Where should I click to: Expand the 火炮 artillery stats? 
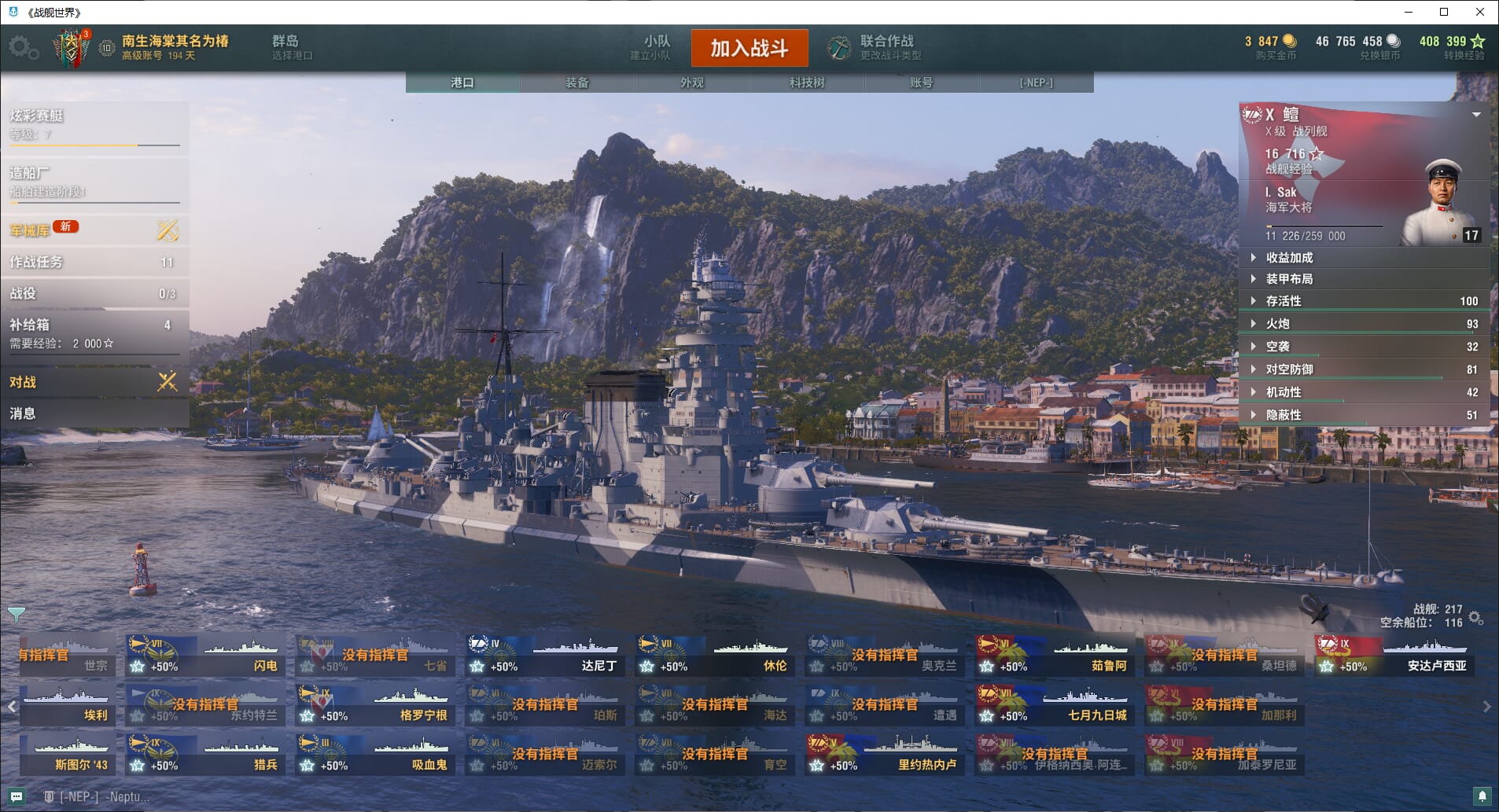click(x=1277, y=324)
